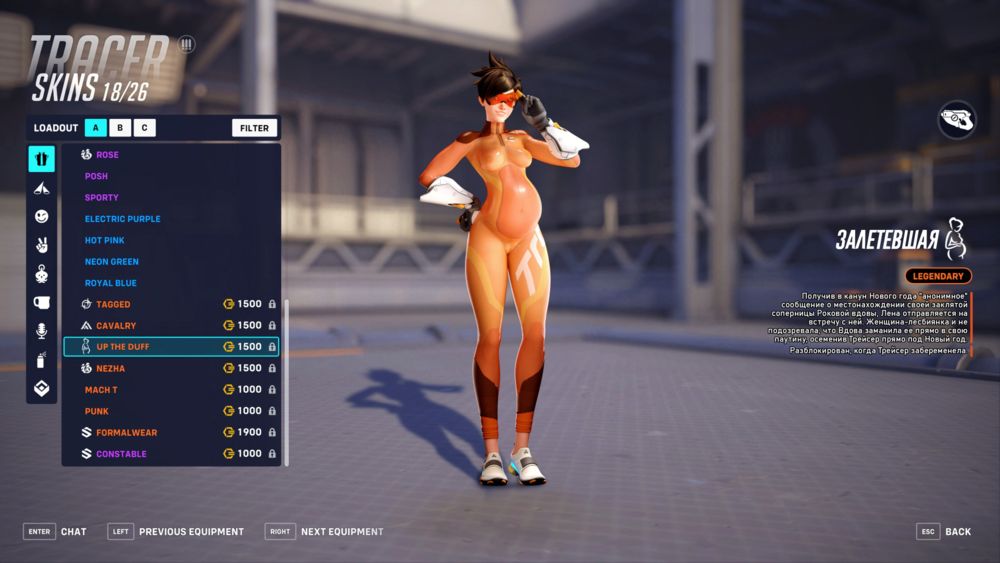Switch to loadout B

[120, 127]
